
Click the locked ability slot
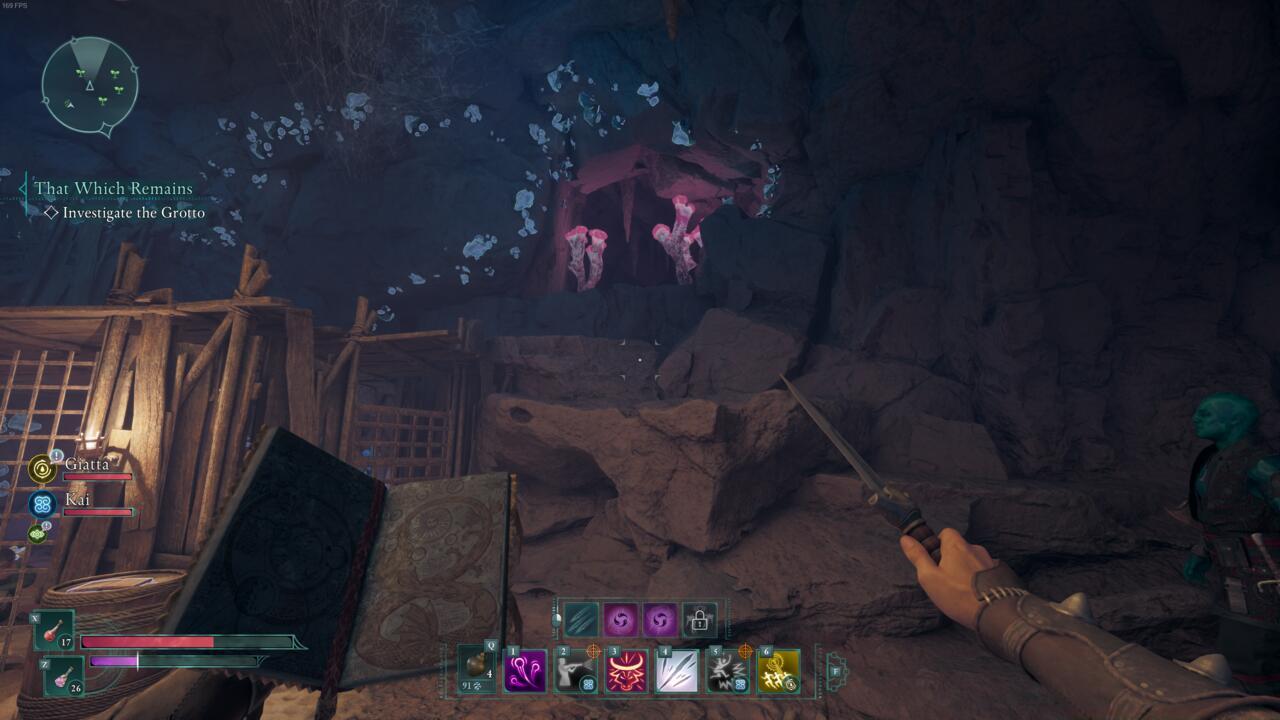[699, 620]
